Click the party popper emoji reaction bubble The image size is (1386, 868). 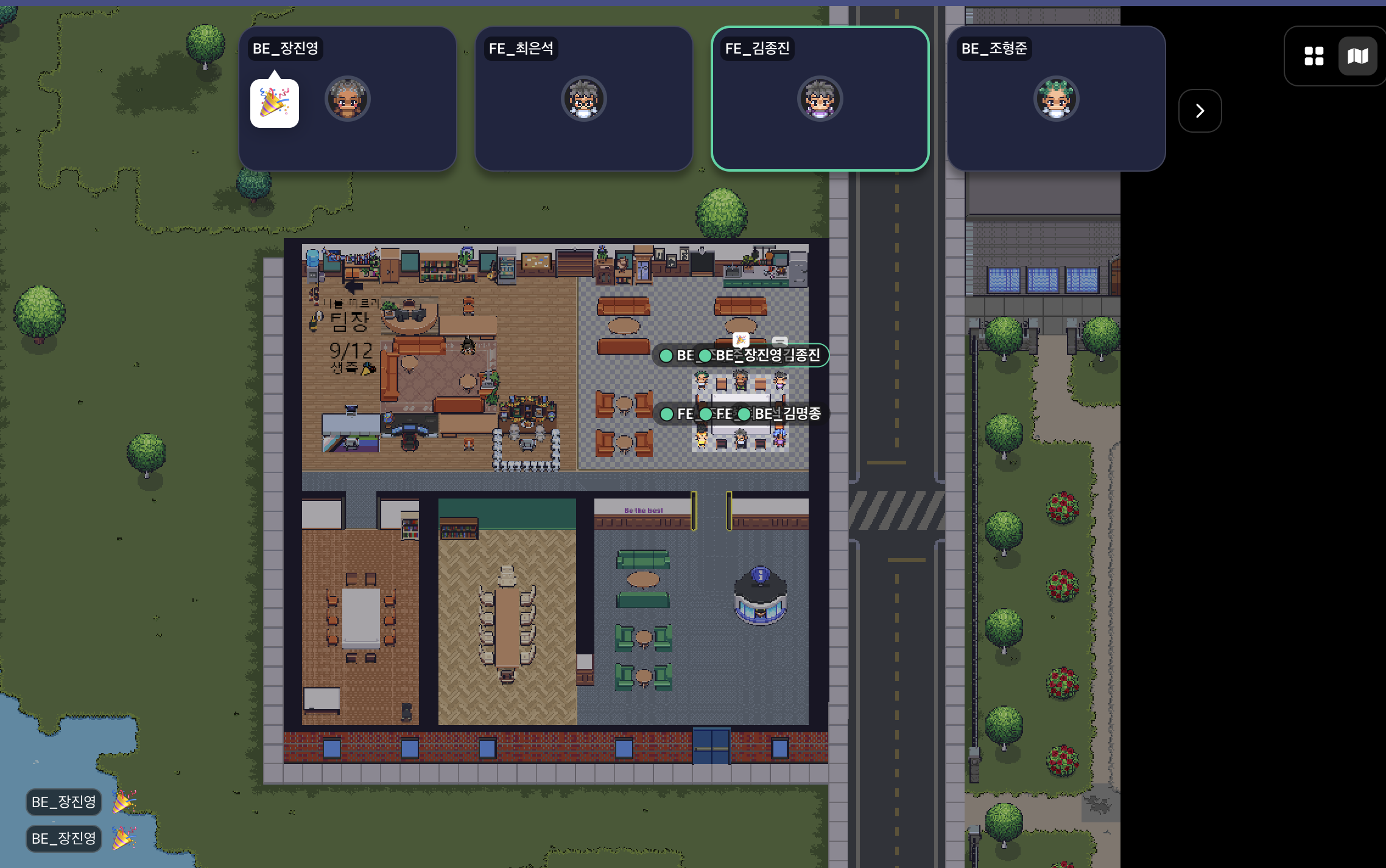click(275, 103)
